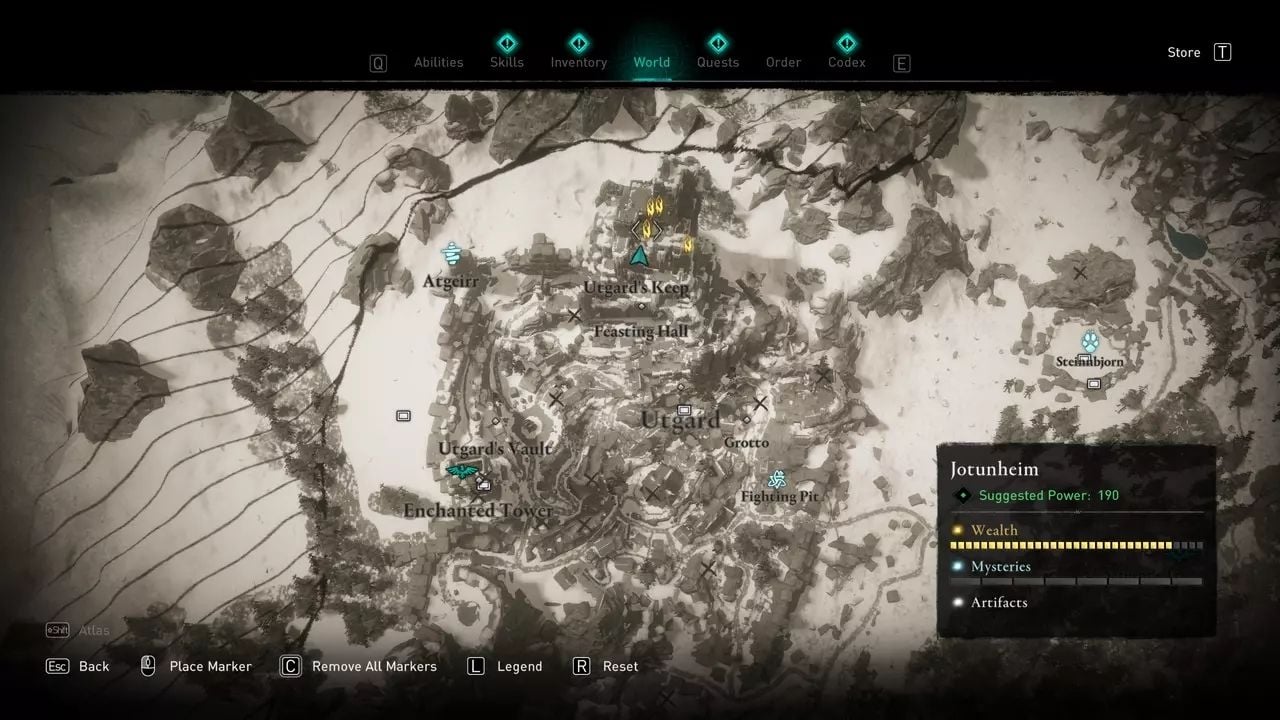
Task: Toggle the Mysteries filter entry
Action: click(1000, 566)
